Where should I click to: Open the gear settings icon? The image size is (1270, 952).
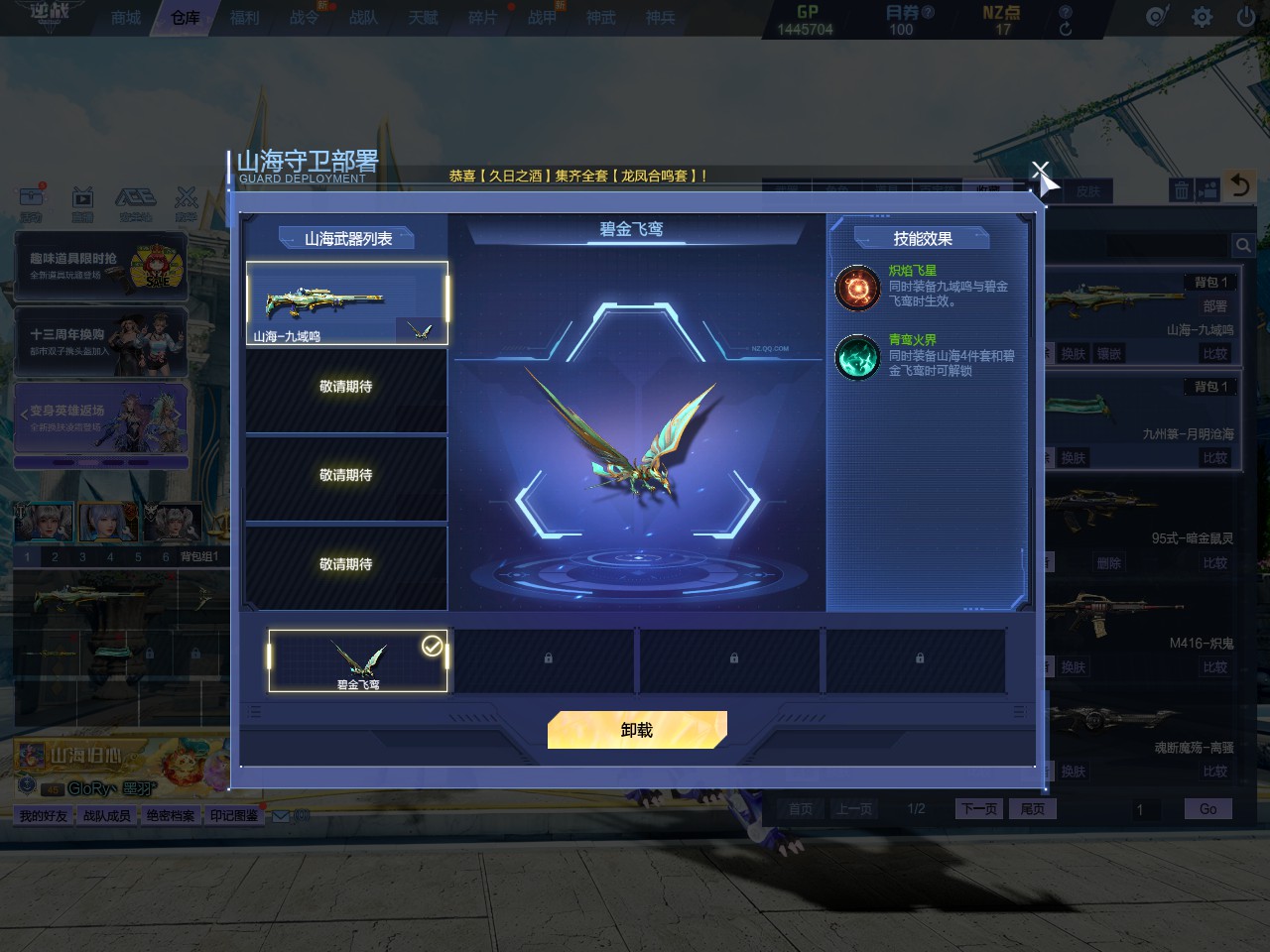pyautogui.click(x=1202, y=17)
